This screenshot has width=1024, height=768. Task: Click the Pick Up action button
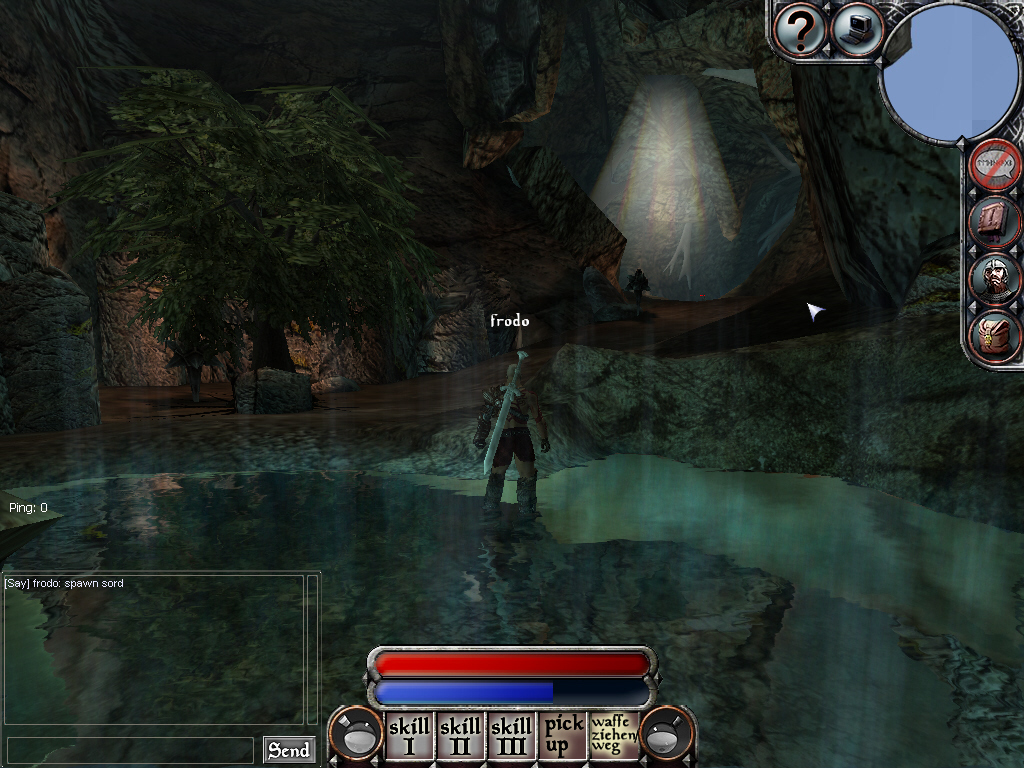pos(563,736)
